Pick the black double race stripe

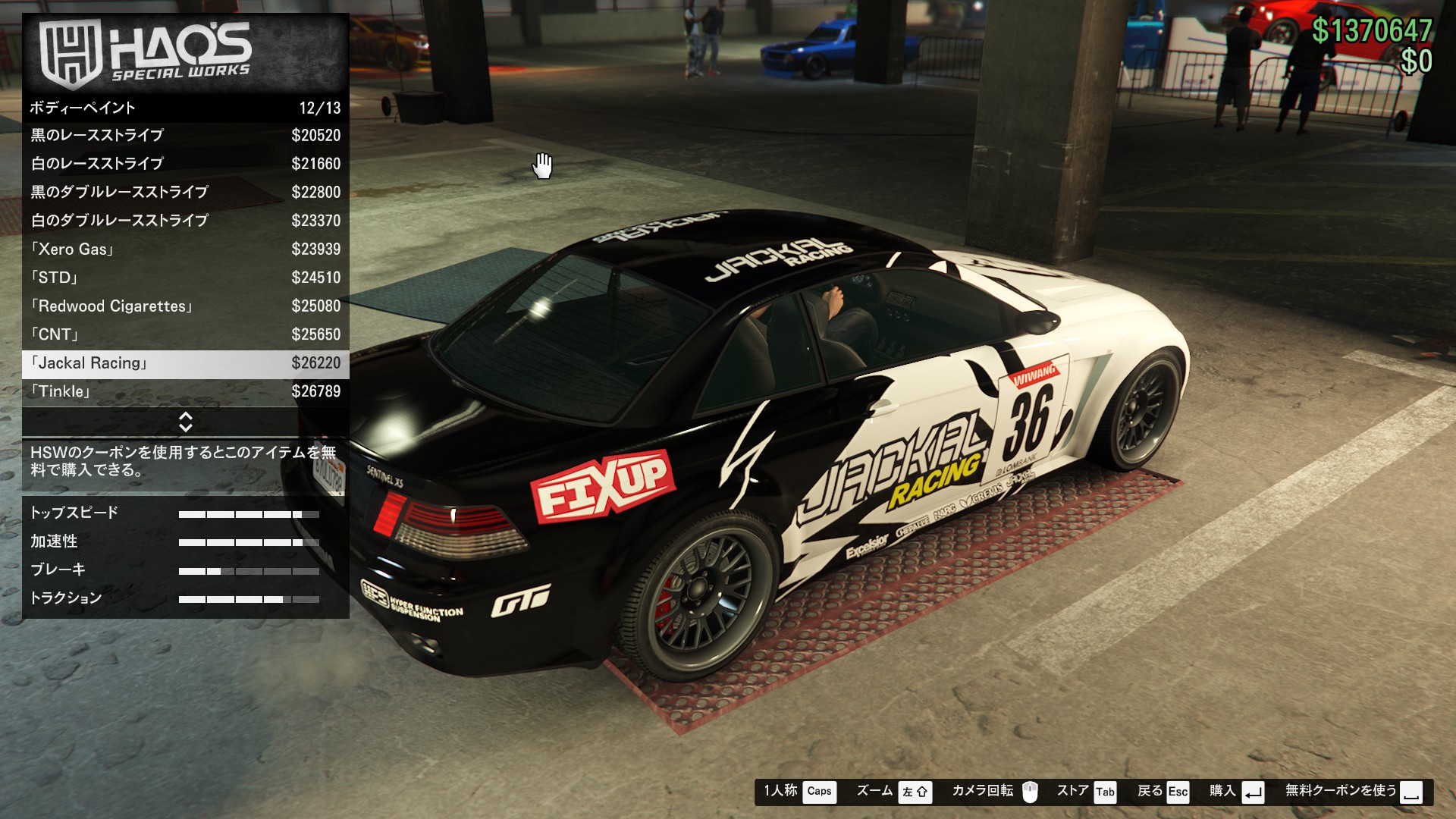[185, 193]
